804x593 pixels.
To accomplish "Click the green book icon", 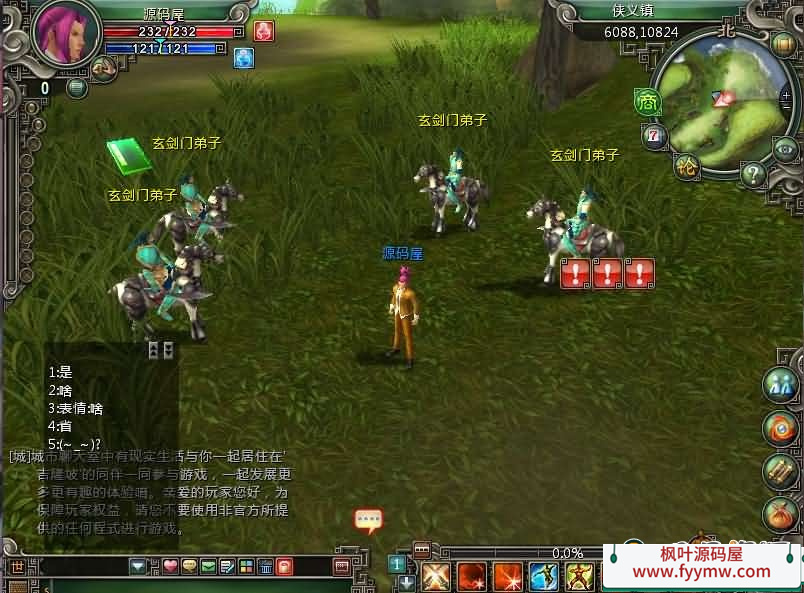I will coord(128,155).
